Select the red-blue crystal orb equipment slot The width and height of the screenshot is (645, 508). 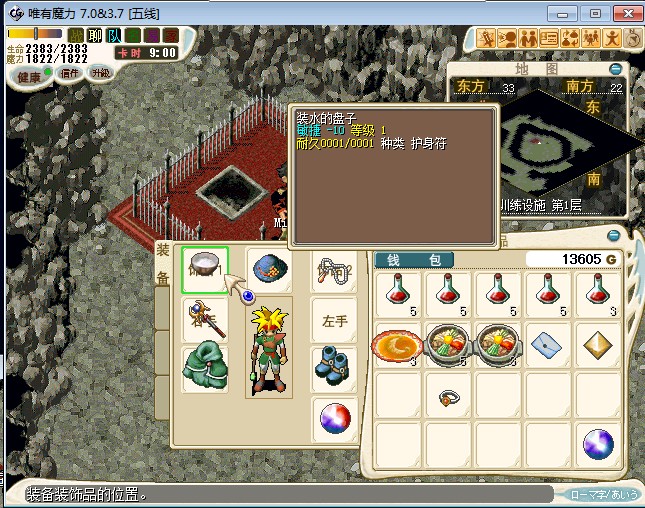pyautogui.click(x=334, y=417)
